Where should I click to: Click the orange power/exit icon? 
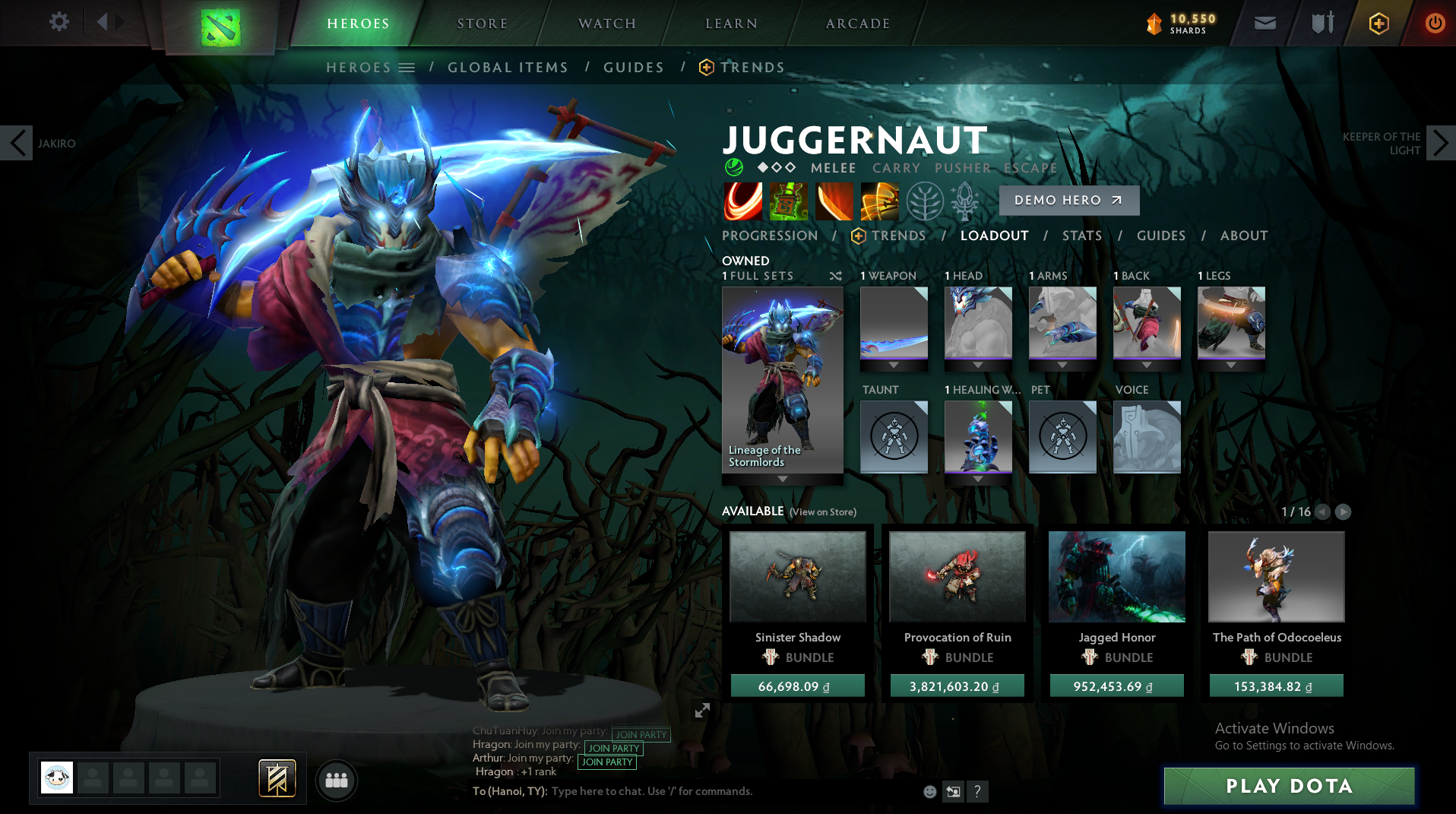pyautogui.click(x=1434, y=23)
